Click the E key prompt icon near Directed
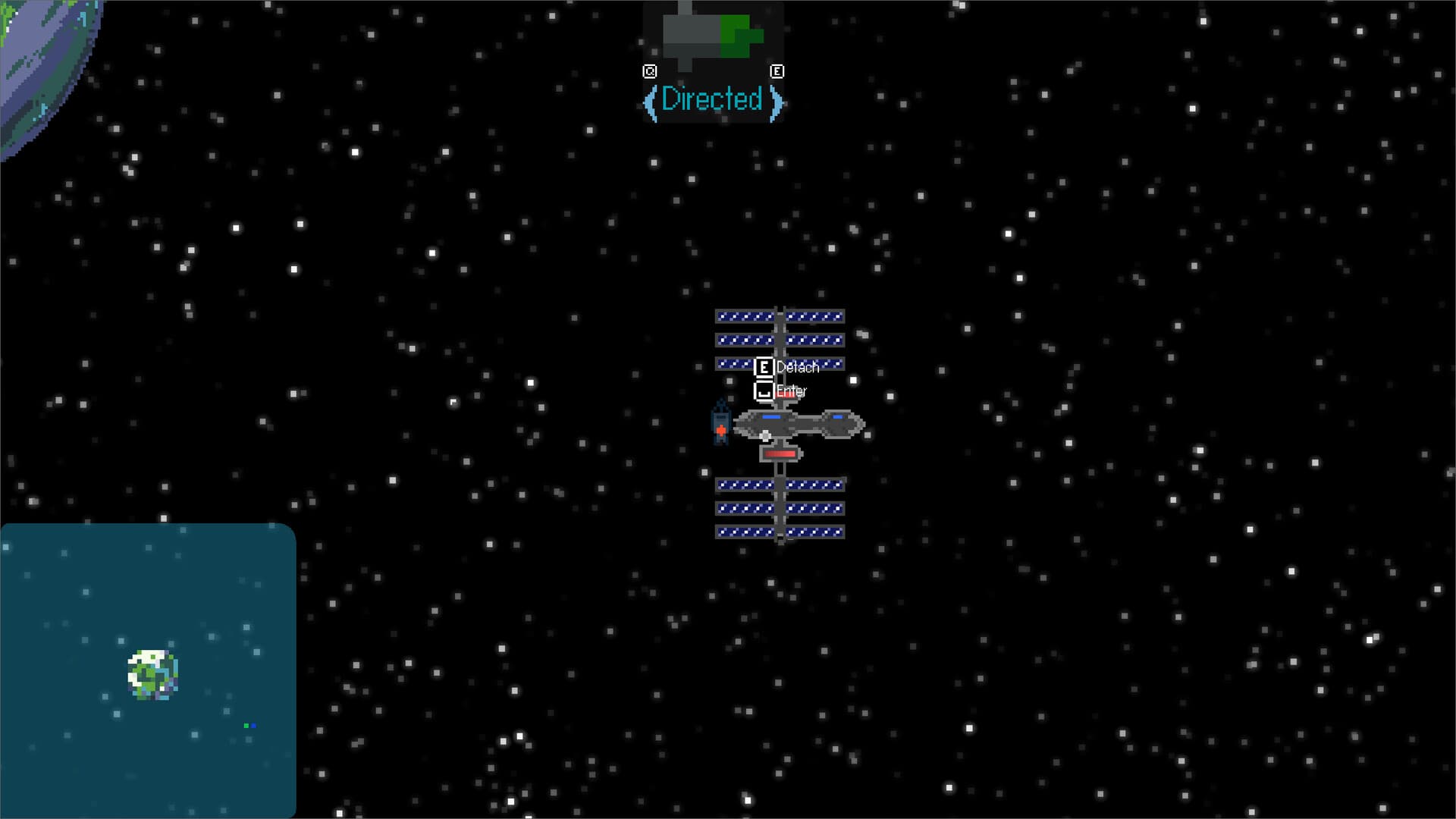Screen dimensions: 1456x819 point(777,71)
